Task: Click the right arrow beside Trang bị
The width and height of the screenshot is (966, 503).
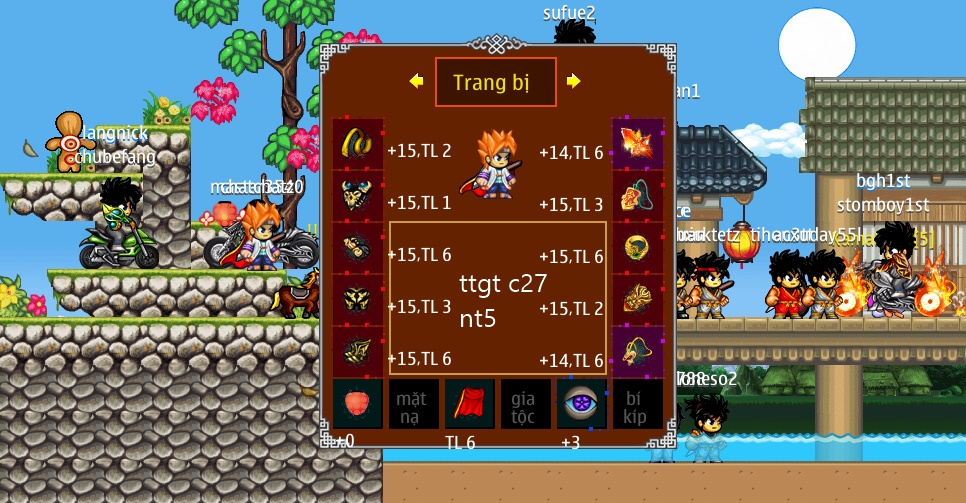Action: click(x=573, y=81)
